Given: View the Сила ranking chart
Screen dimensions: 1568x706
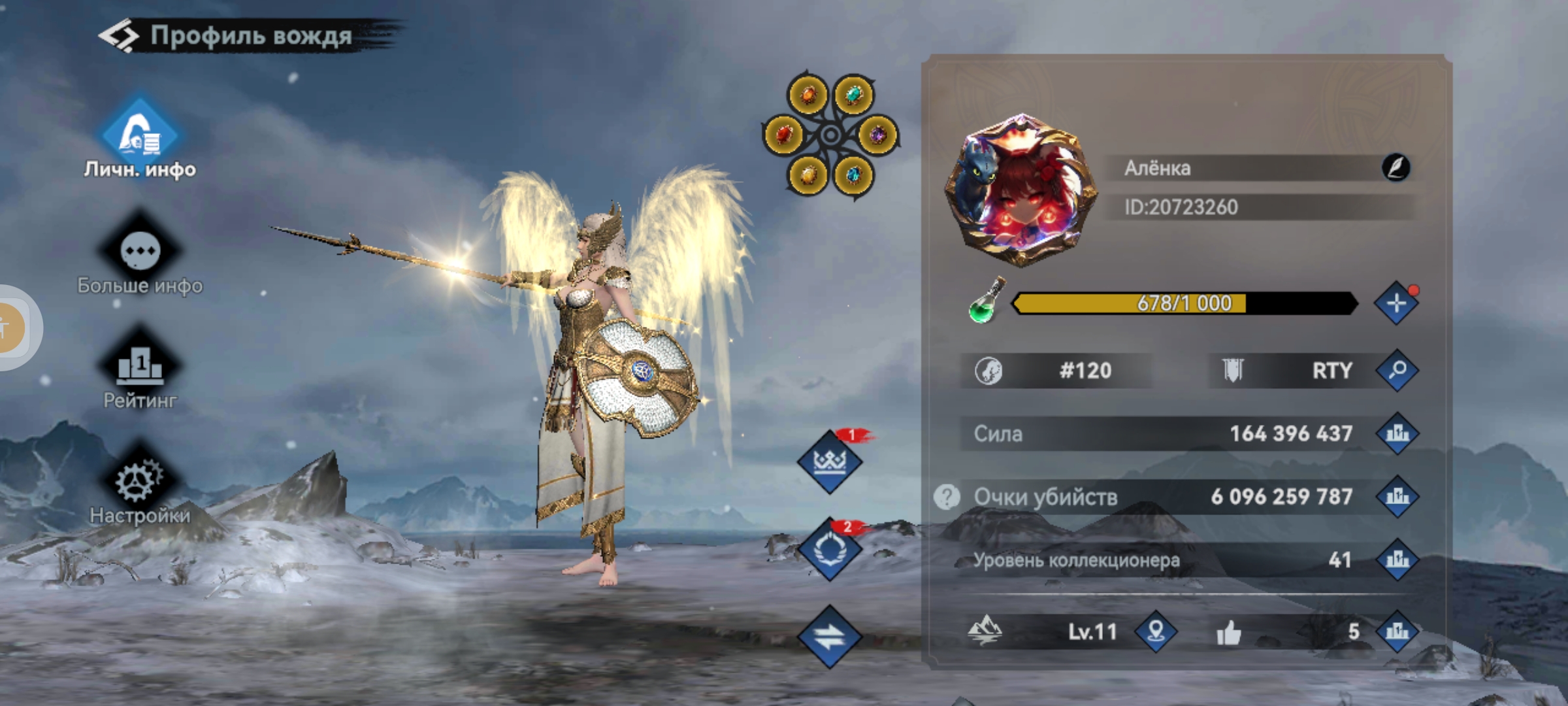Looking at the screenshot, I should [1397, 433].
